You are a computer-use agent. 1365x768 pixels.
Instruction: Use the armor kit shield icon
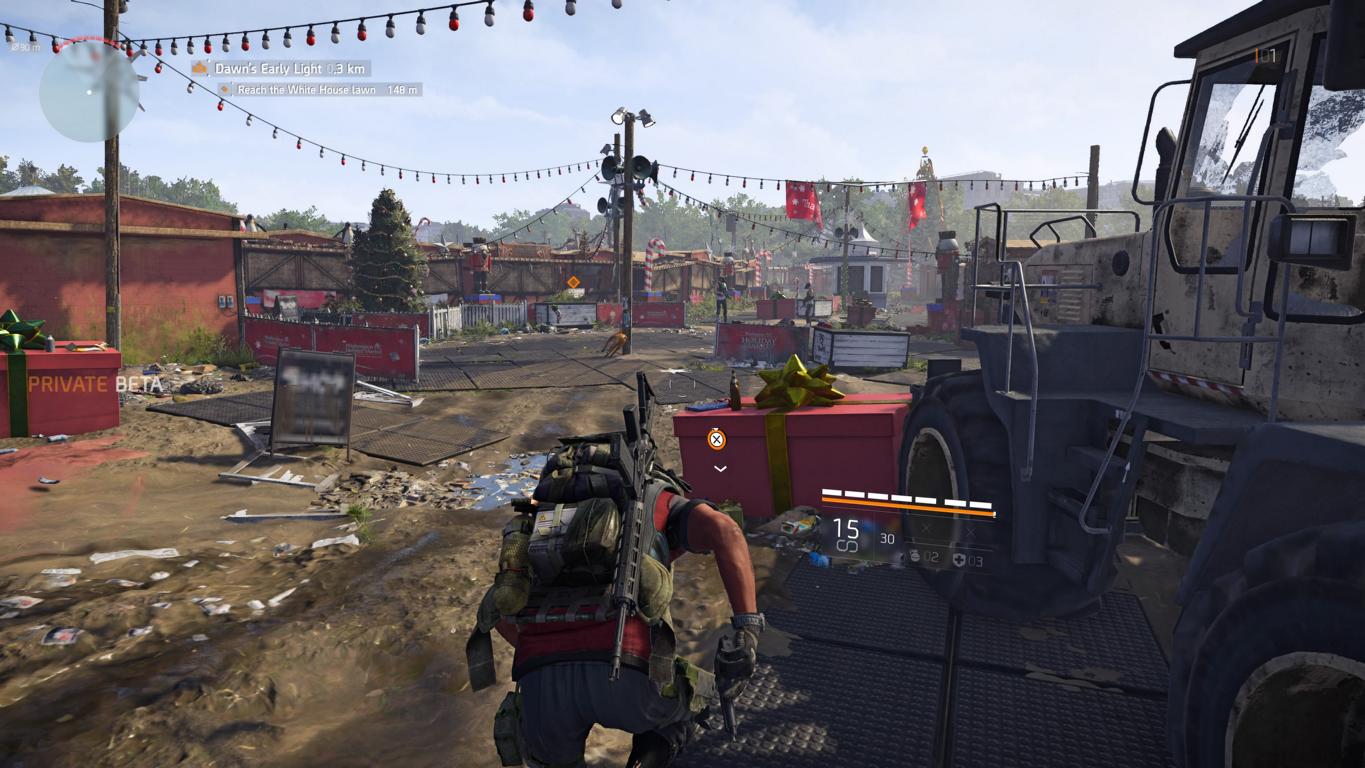tap(958, 560)
